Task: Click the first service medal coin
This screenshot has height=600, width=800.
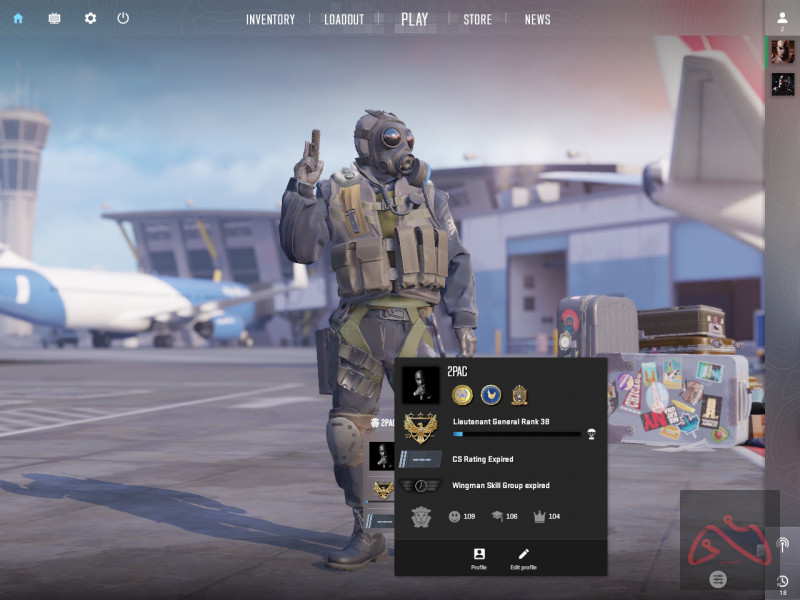Action: click(x=461, y=394)
